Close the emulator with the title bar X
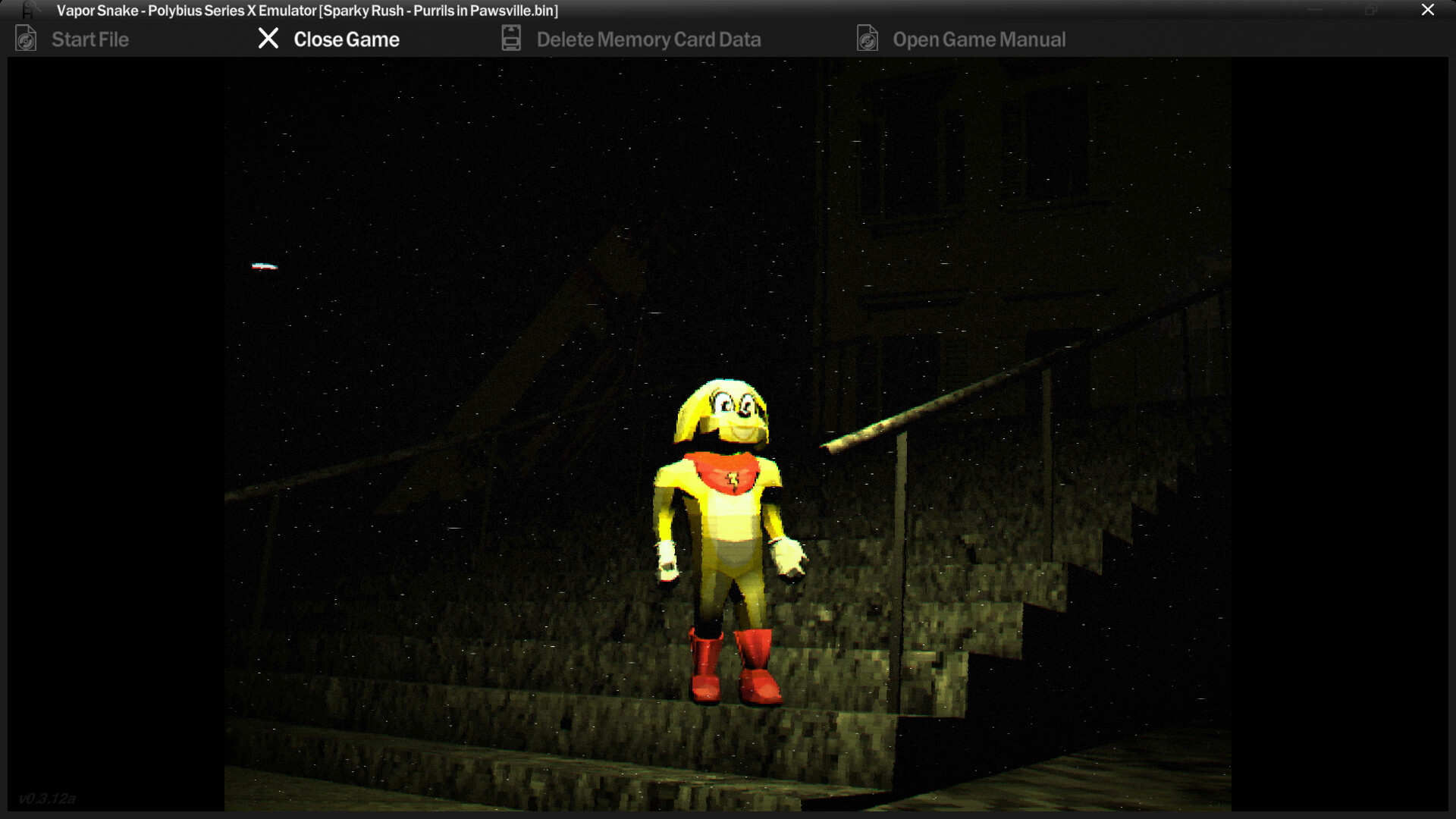The width and height of the screenshot is (1456, 819). click(1428, 10)
